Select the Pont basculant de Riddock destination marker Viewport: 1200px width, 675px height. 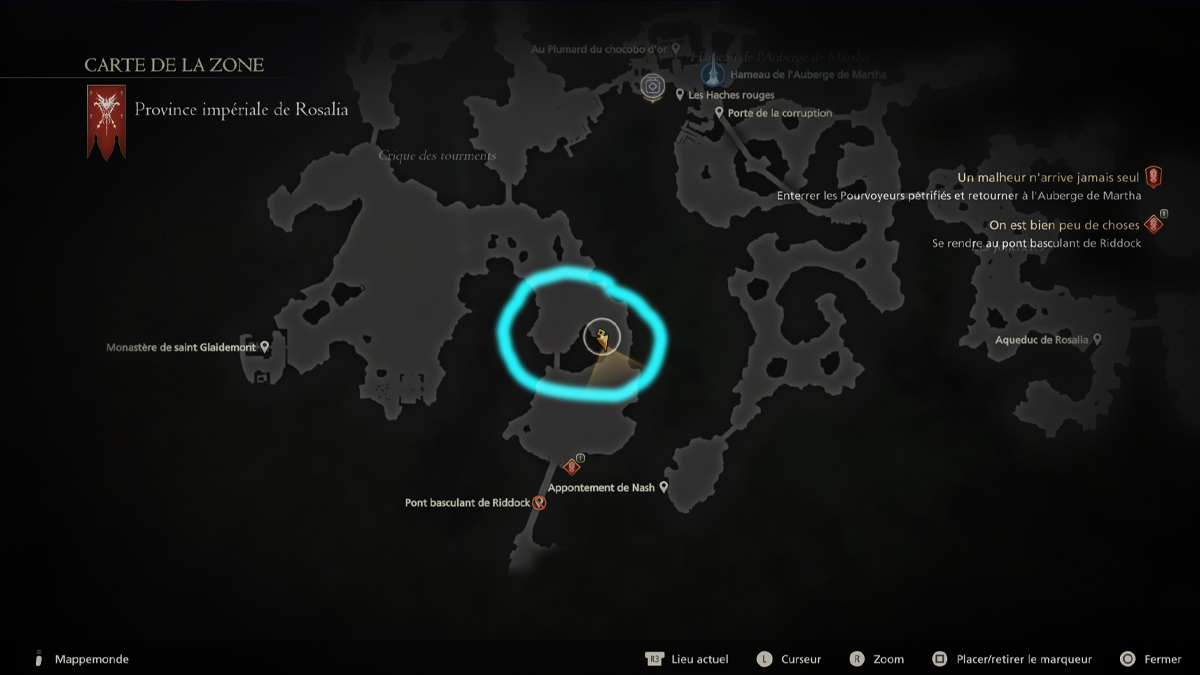(x=540, y=503)
